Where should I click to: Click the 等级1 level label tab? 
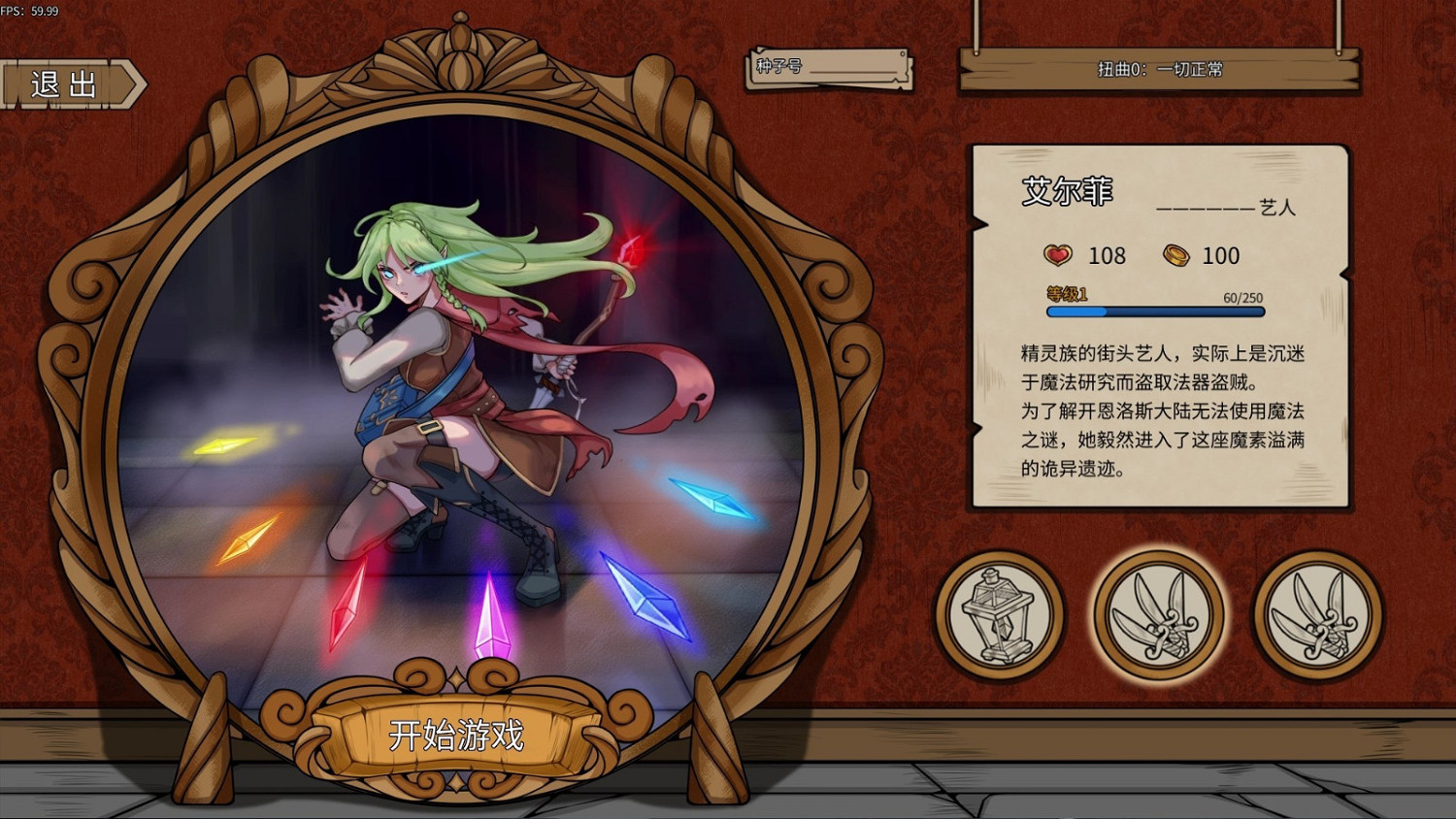(1065, 292)
